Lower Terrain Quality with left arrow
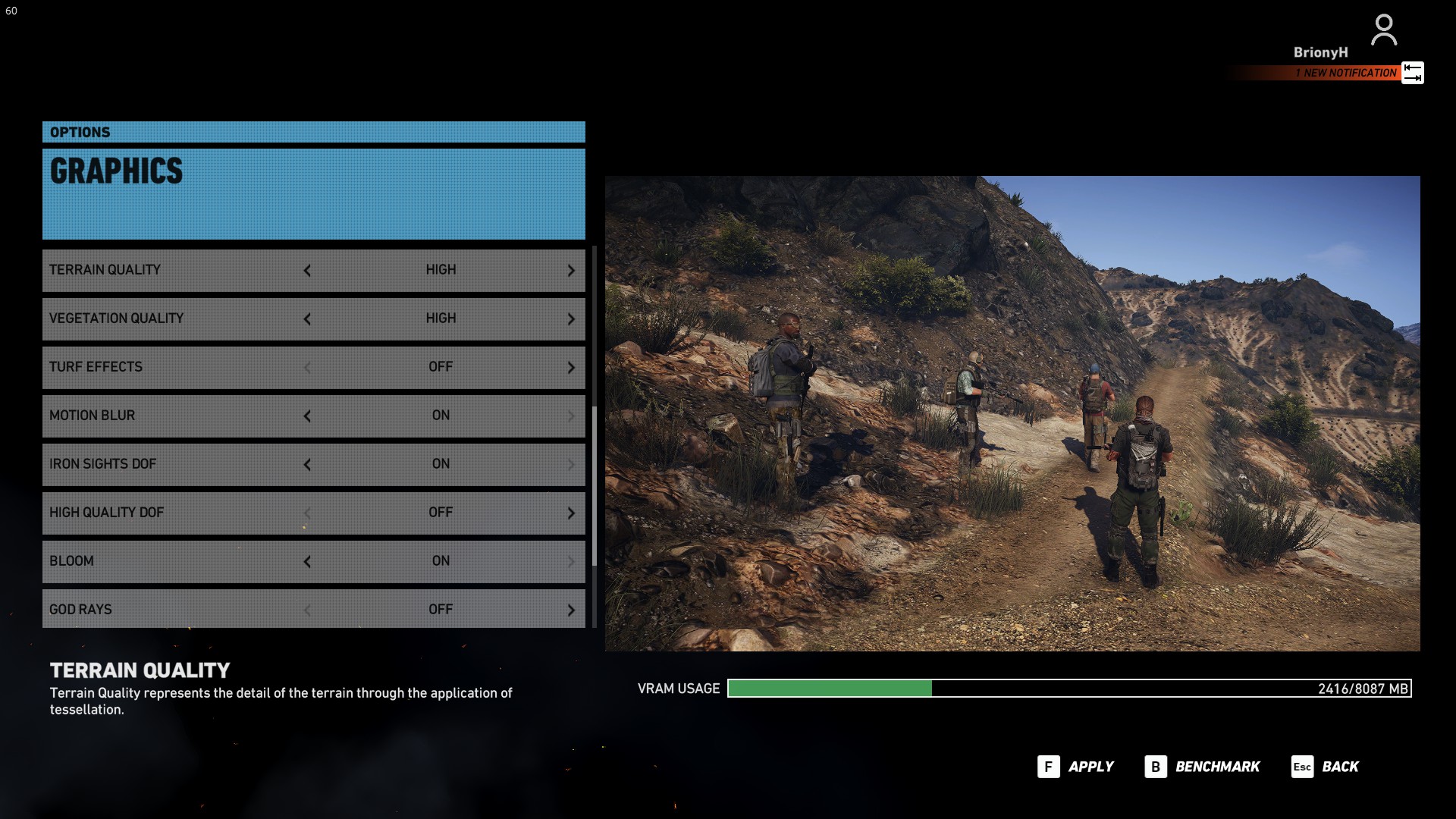Viewport: 1456px width, 819px height. point(307,271)
